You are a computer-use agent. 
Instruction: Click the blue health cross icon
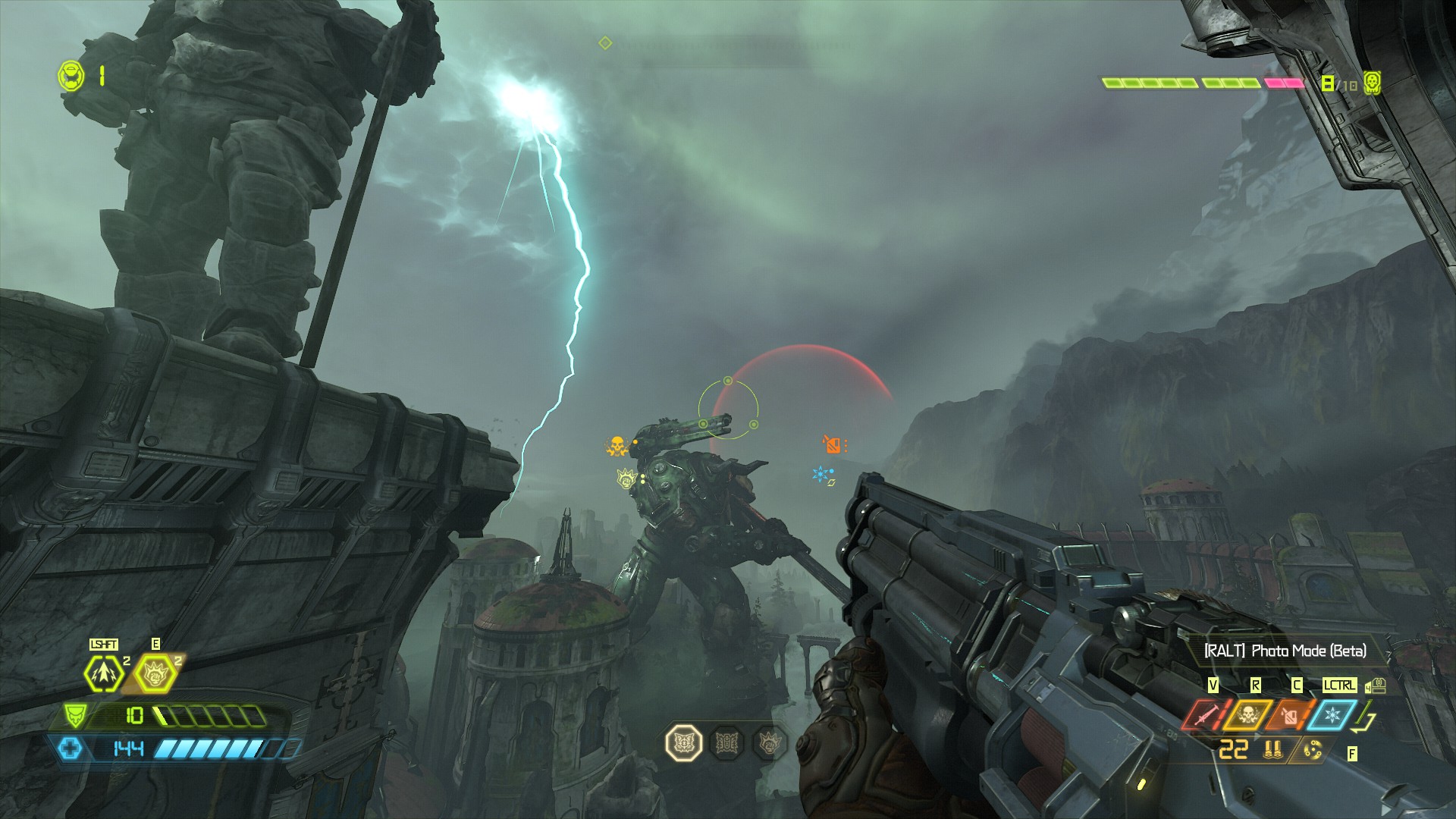point(71,749)
